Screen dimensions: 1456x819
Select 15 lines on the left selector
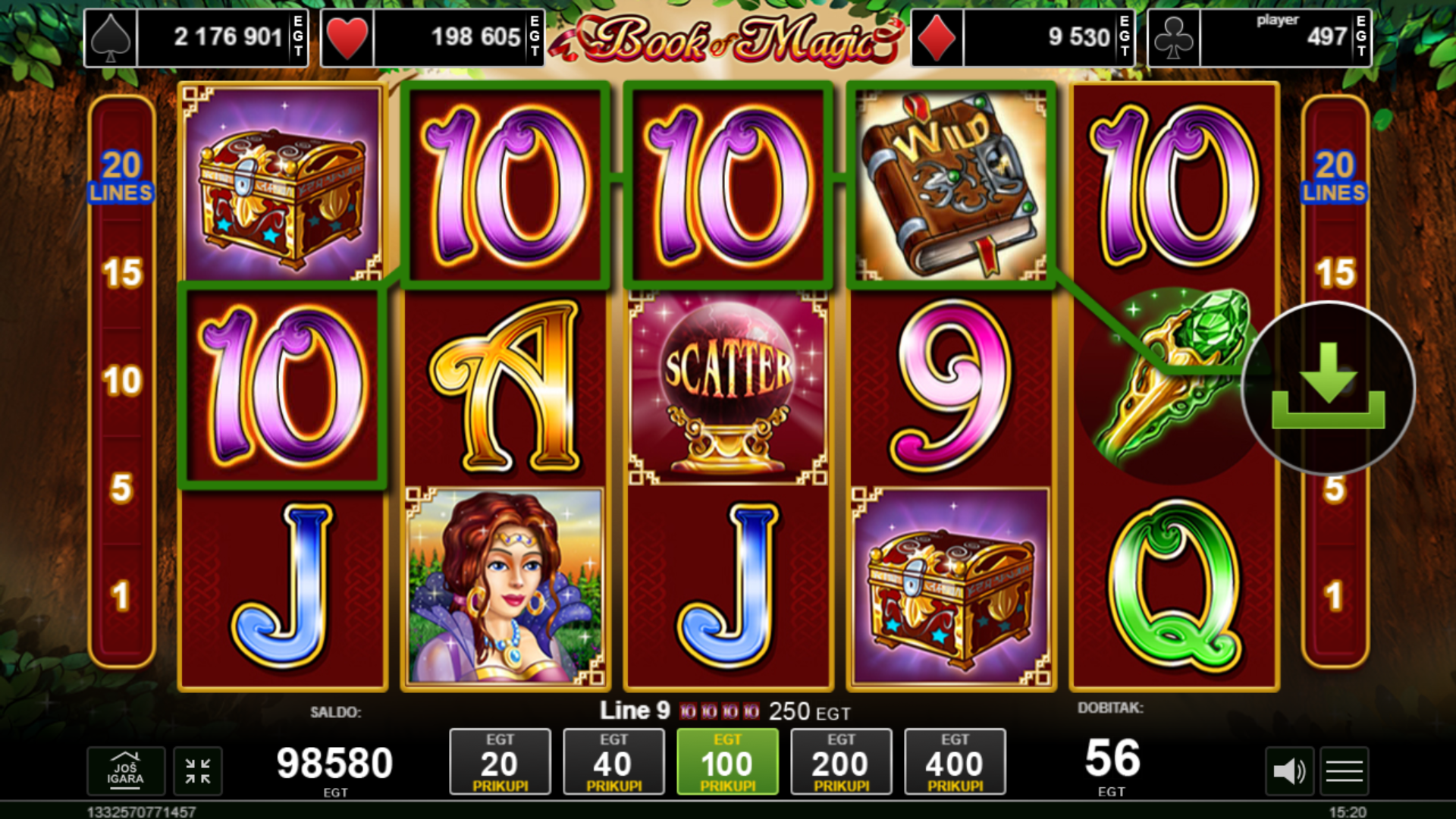point(122,273)
